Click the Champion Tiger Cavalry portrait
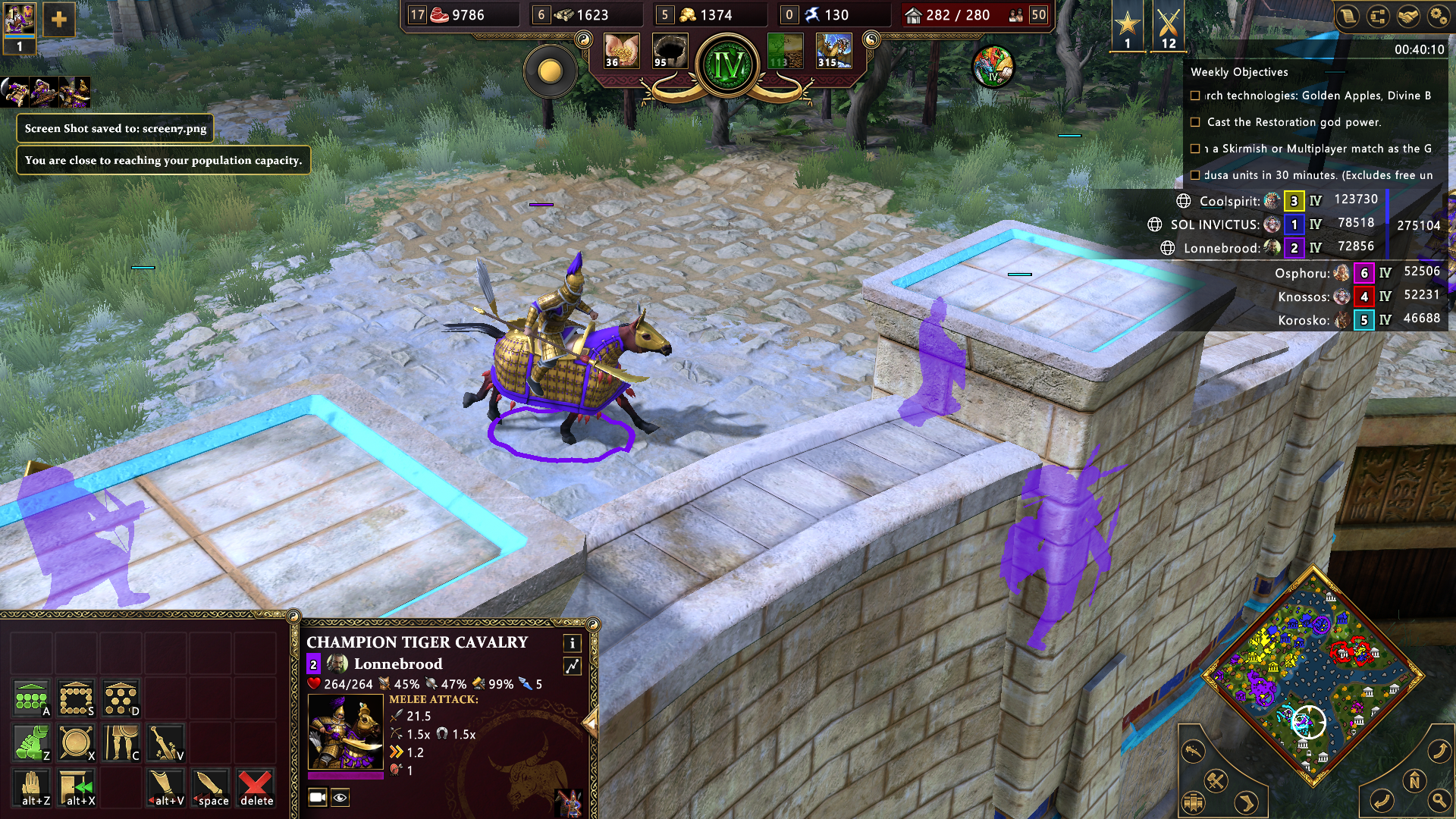The height and width of the screenshot is (819, 1456). [x=346, y=732]
